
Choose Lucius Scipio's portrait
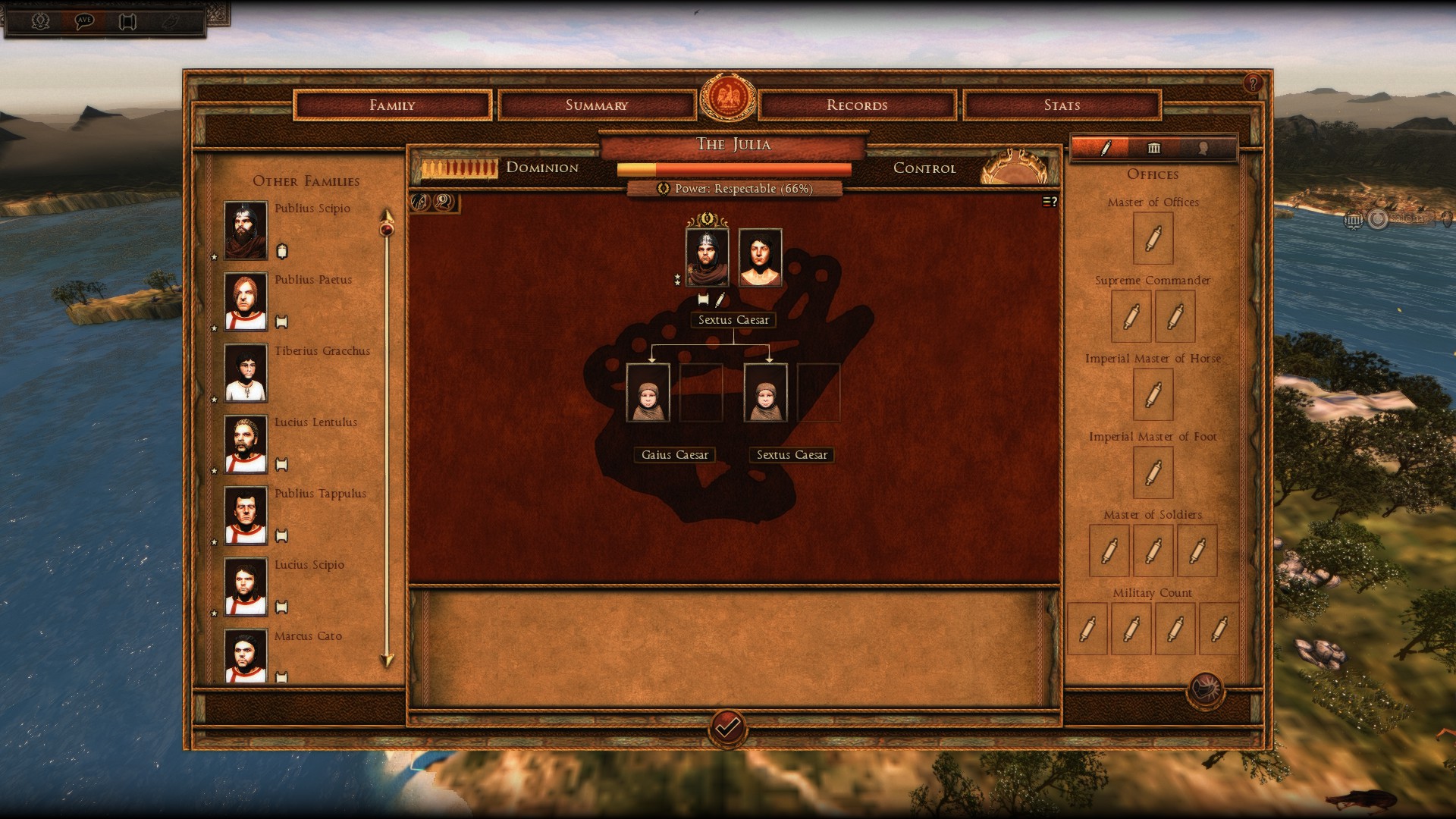tap(246, 586)
